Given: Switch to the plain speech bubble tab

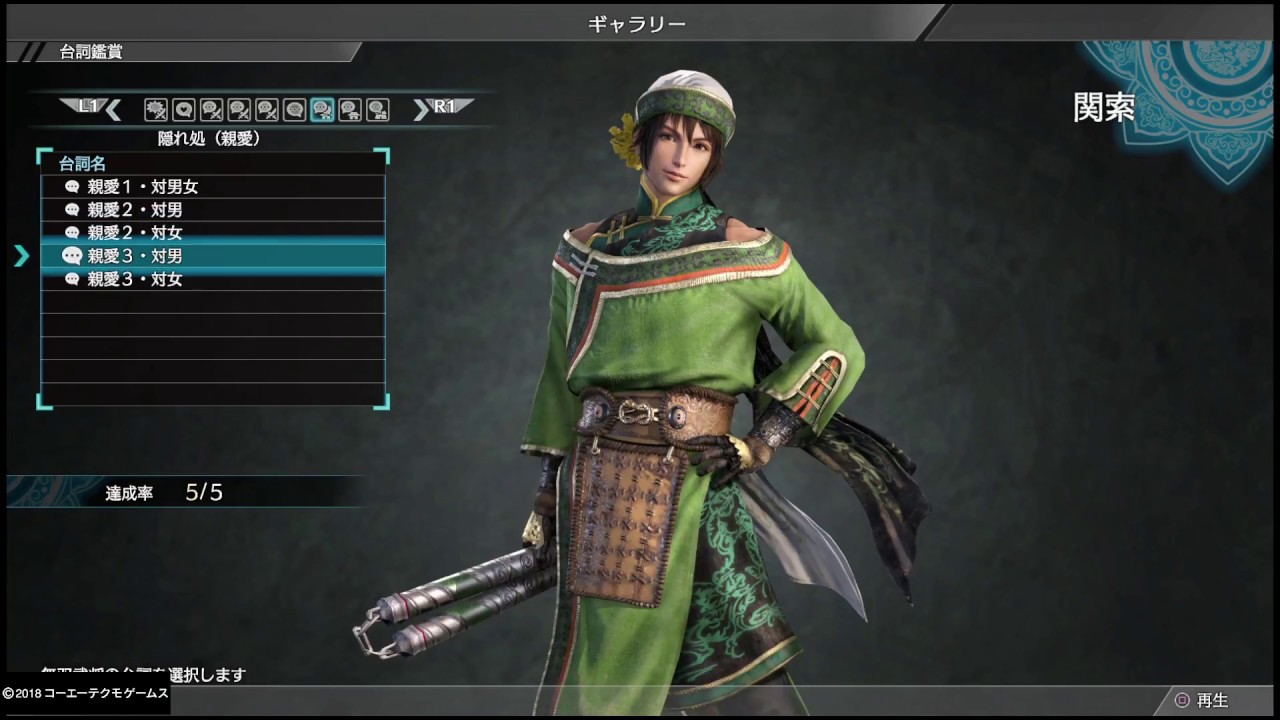Looking at the screenshot, I should pyautogui.click(x=294, y=110).
